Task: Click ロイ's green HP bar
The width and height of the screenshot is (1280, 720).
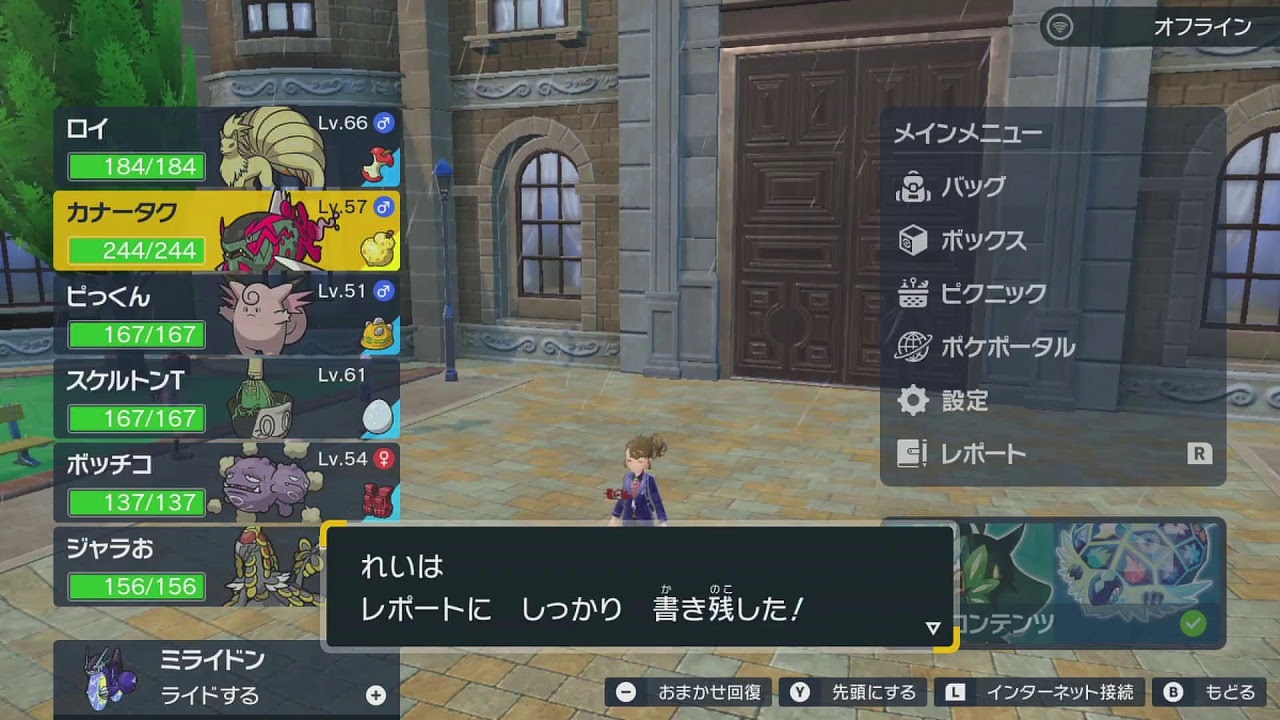Action: (x=135, y=168)
